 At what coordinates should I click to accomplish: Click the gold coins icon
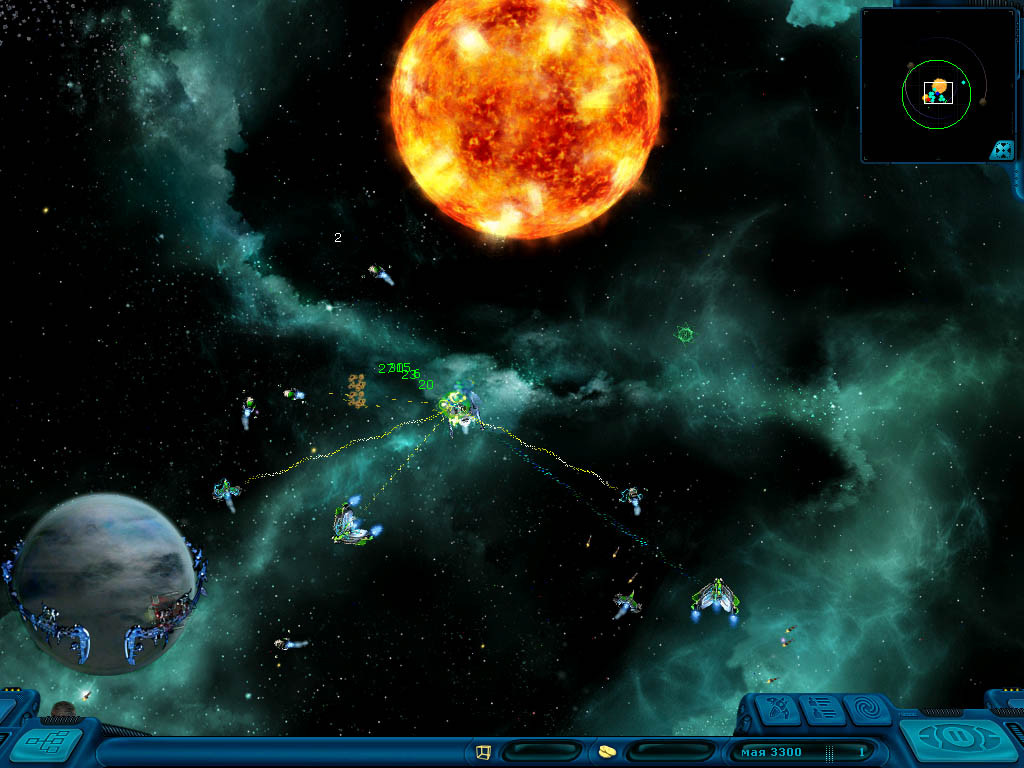[607, 751]
